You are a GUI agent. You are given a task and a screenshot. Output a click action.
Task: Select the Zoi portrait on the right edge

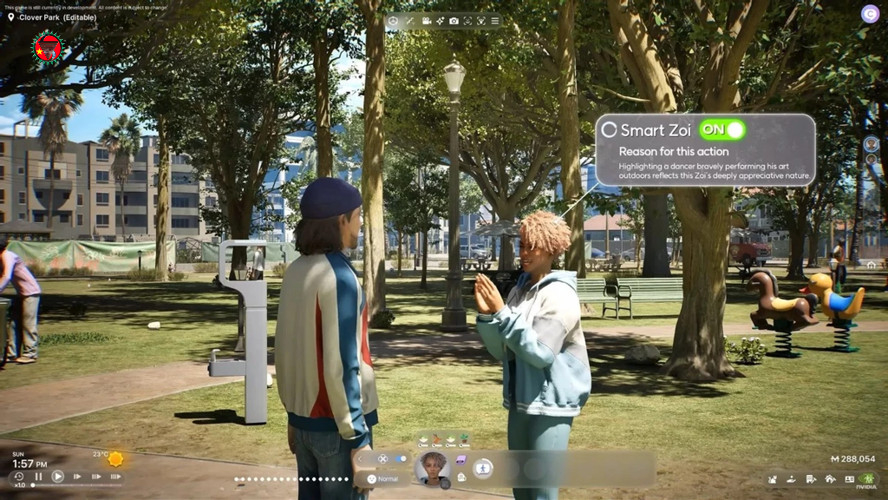coord(871,144)
